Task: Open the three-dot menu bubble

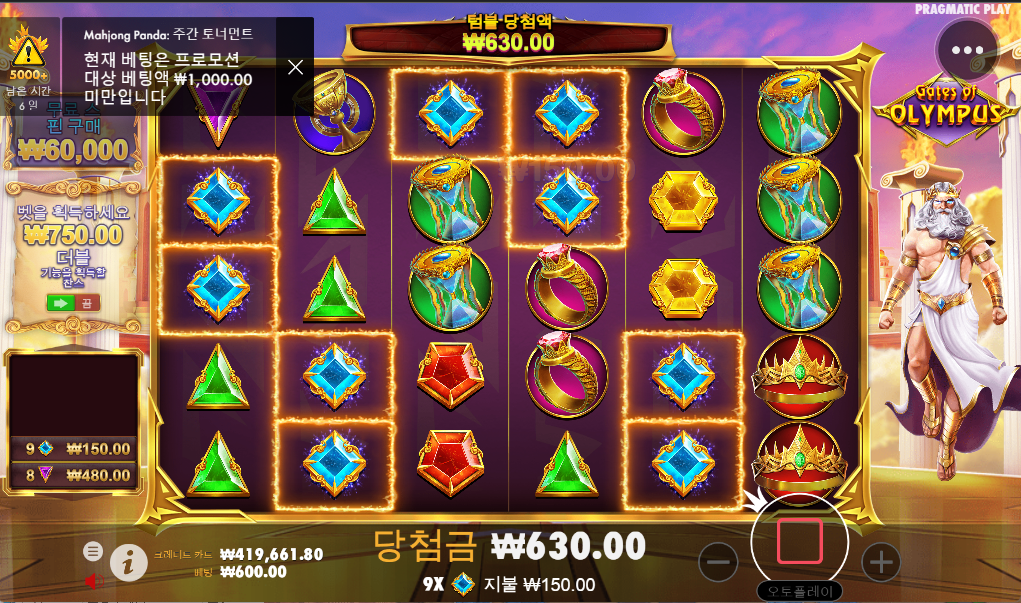Action: (x=967, y=50)
